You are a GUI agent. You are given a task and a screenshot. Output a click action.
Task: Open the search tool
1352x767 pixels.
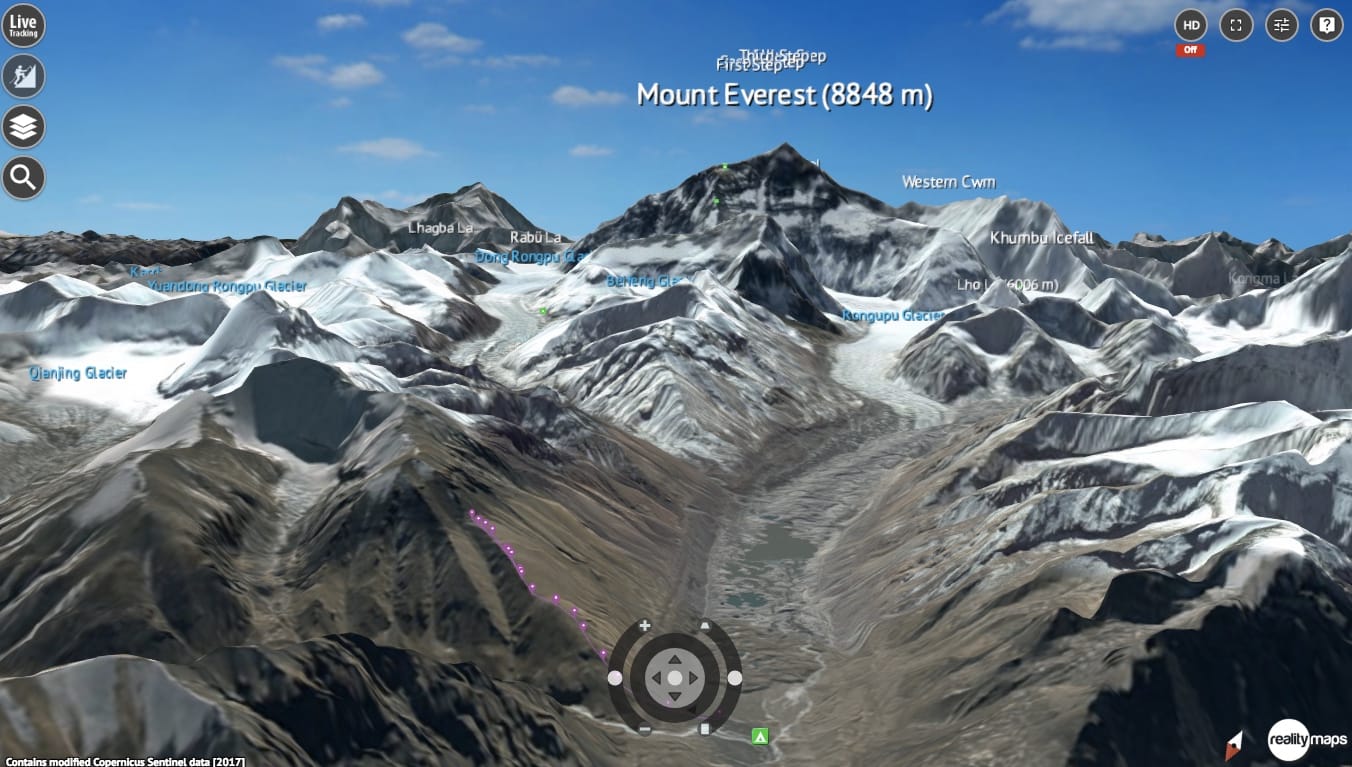point(23,177)
